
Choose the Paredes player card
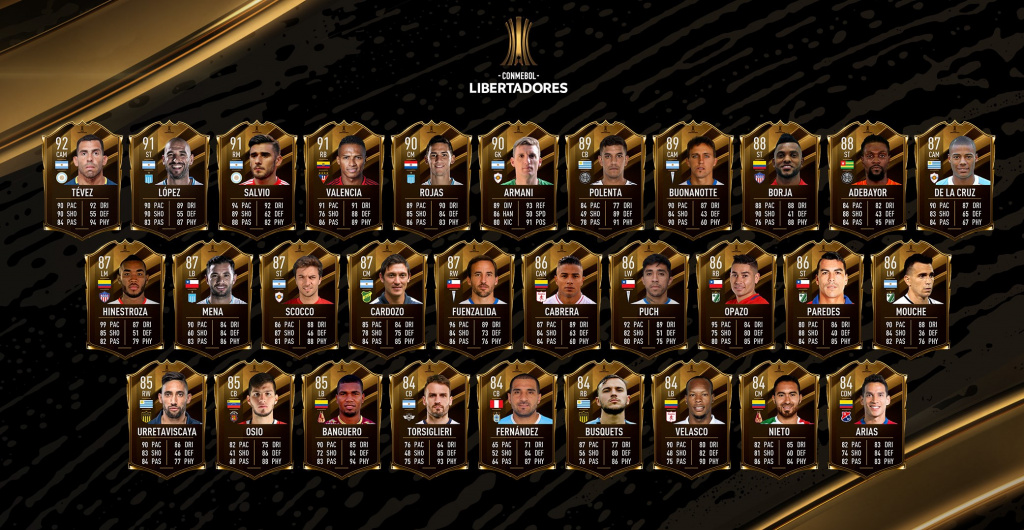coord(824,298)
